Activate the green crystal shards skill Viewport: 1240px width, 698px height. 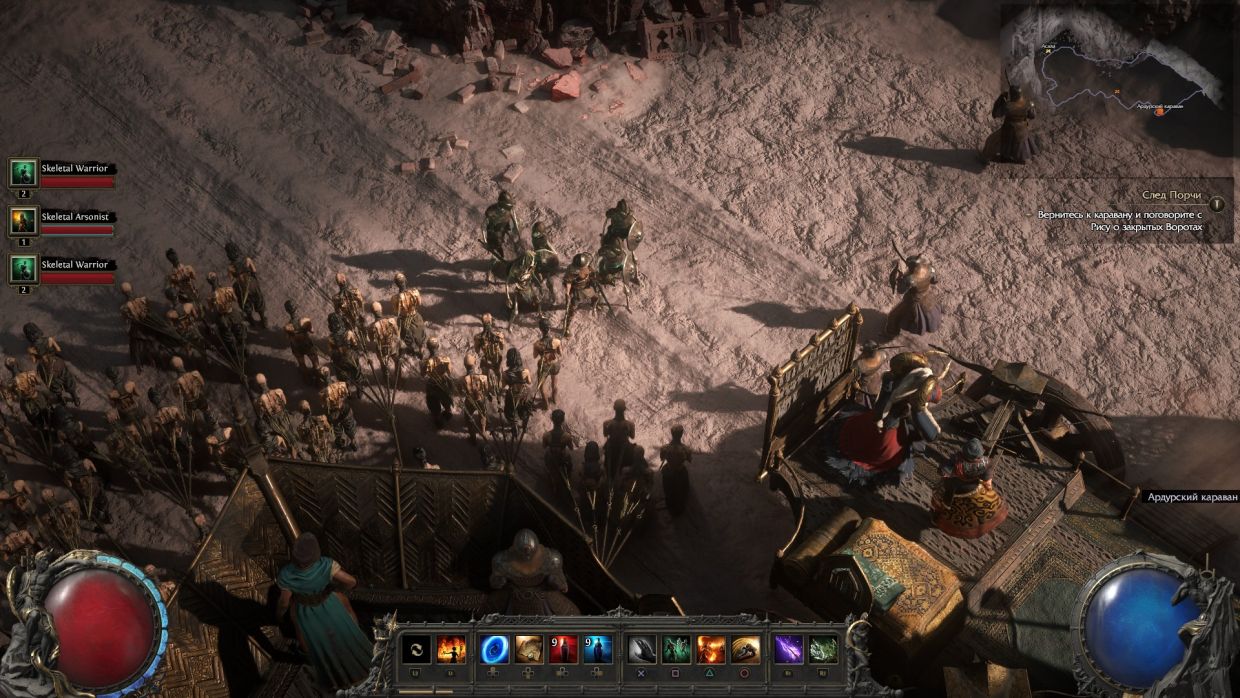823,650
